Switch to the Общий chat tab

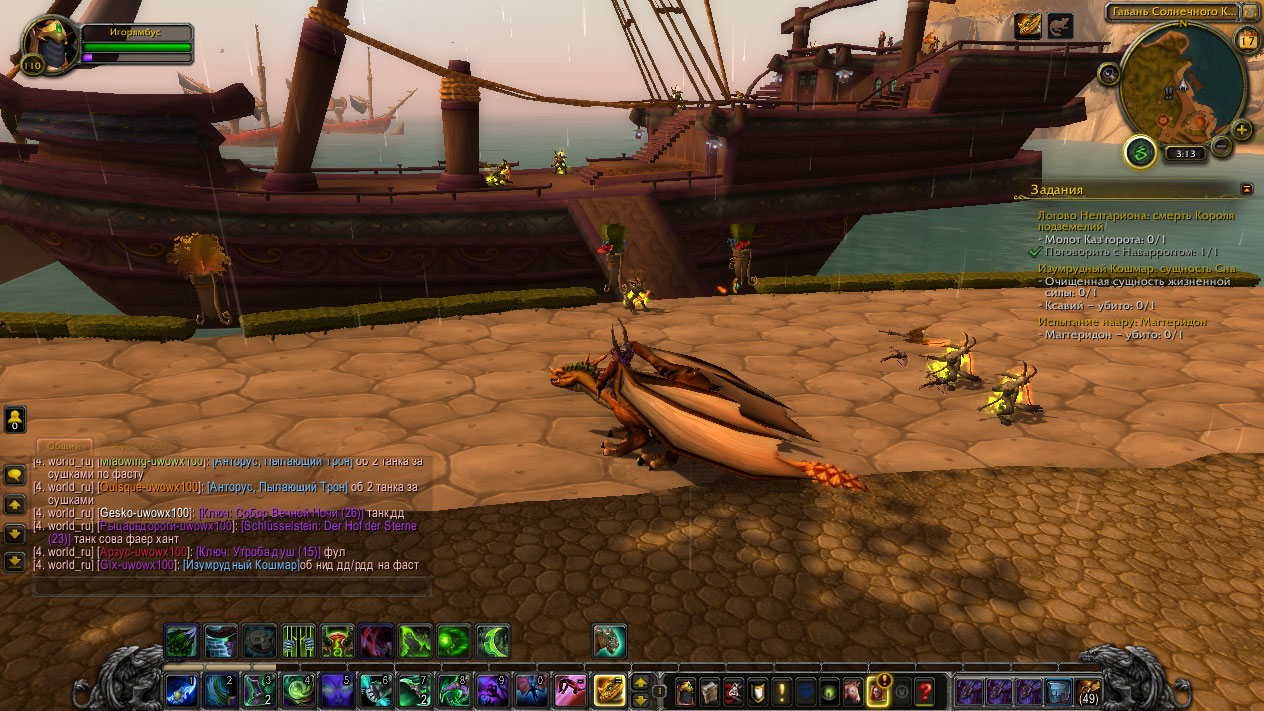tap(65, 447)
